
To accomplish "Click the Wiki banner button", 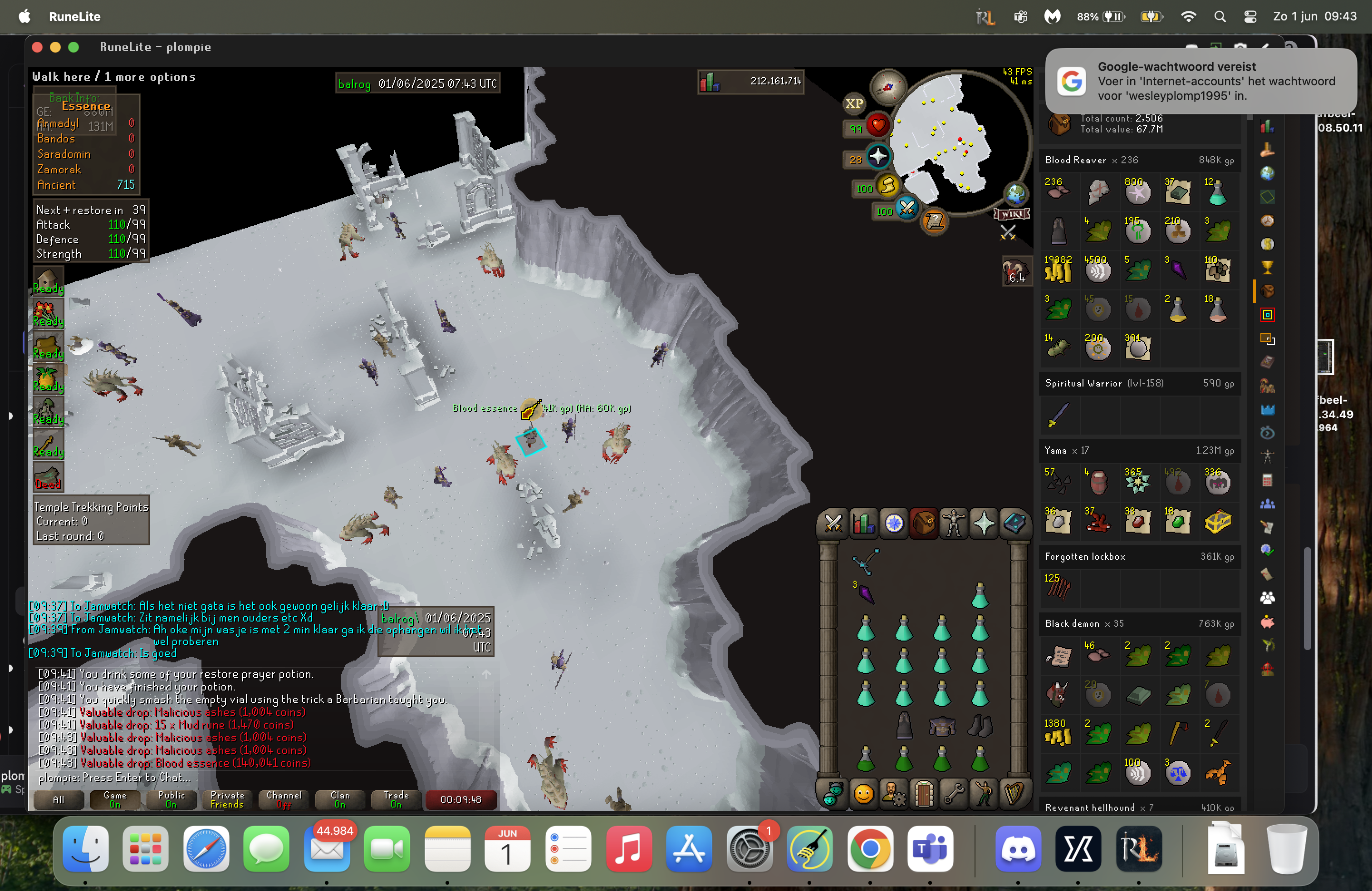I will (1012, 215).
